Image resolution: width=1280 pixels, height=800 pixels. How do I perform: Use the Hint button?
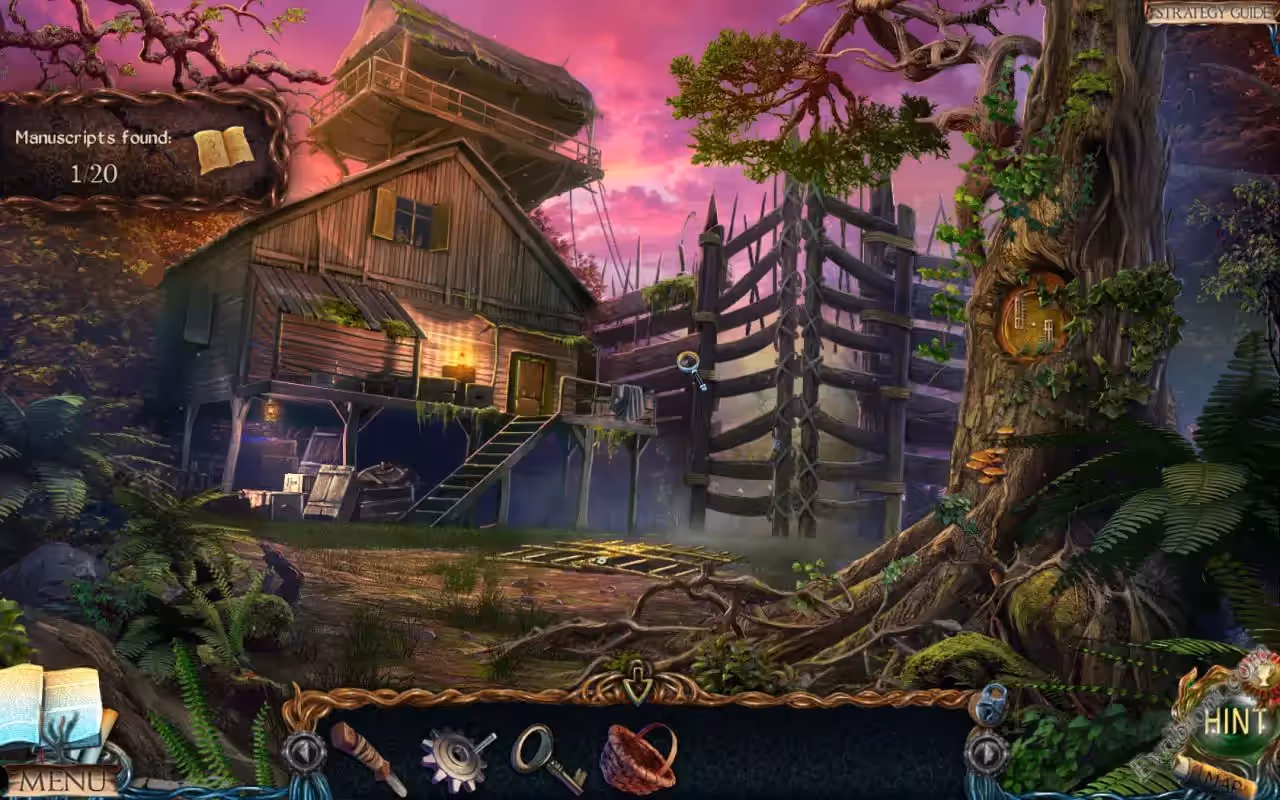click(1236, 720)
